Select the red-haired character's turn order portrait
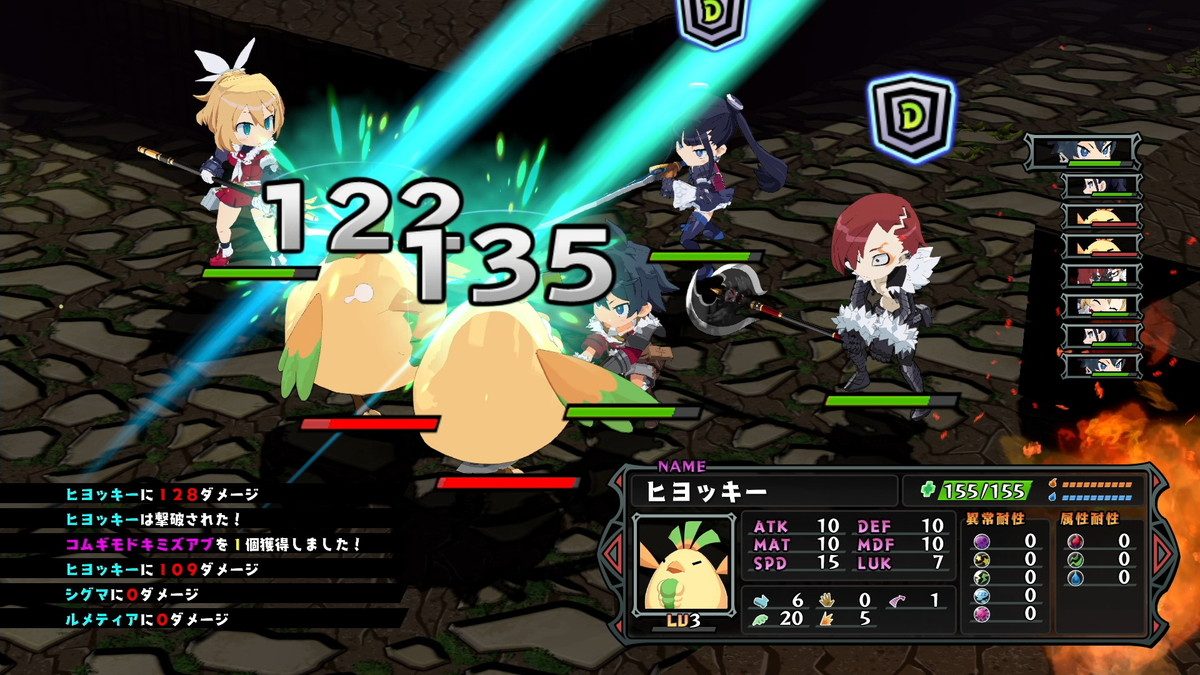 (x=1101, y=275)
